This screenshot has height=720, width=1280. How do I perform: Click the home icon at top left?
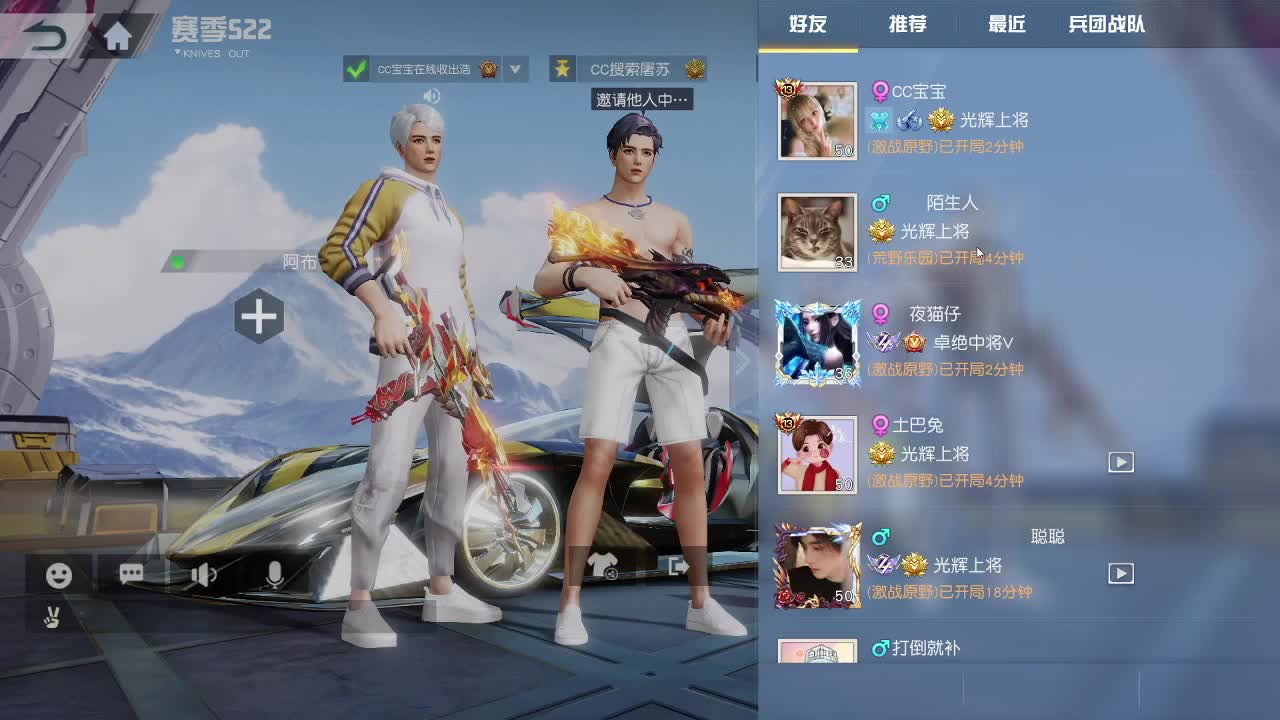coord(117,33)
